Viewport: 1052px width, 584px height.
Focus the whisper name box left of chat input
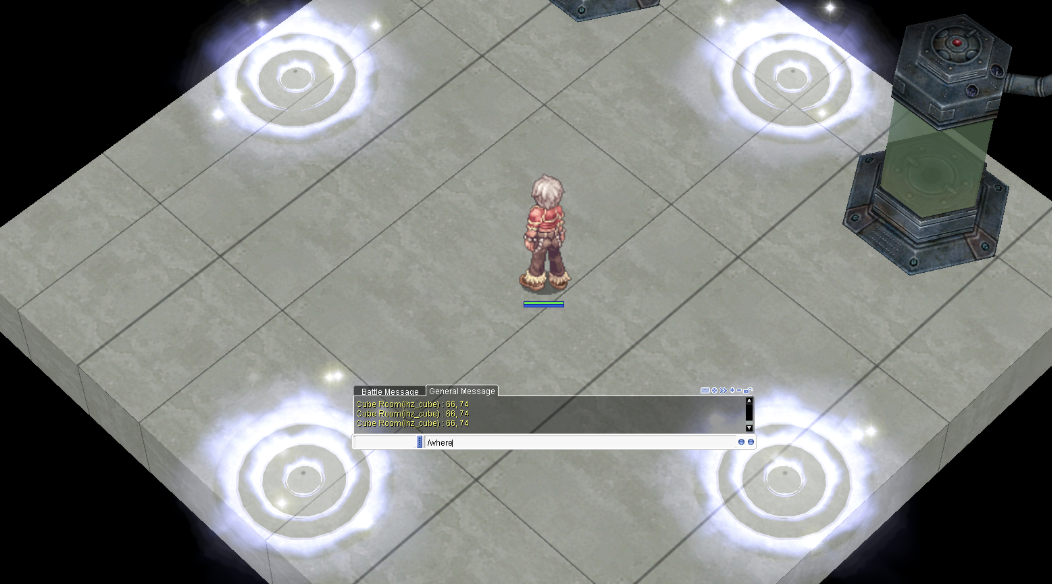[385, 442]
